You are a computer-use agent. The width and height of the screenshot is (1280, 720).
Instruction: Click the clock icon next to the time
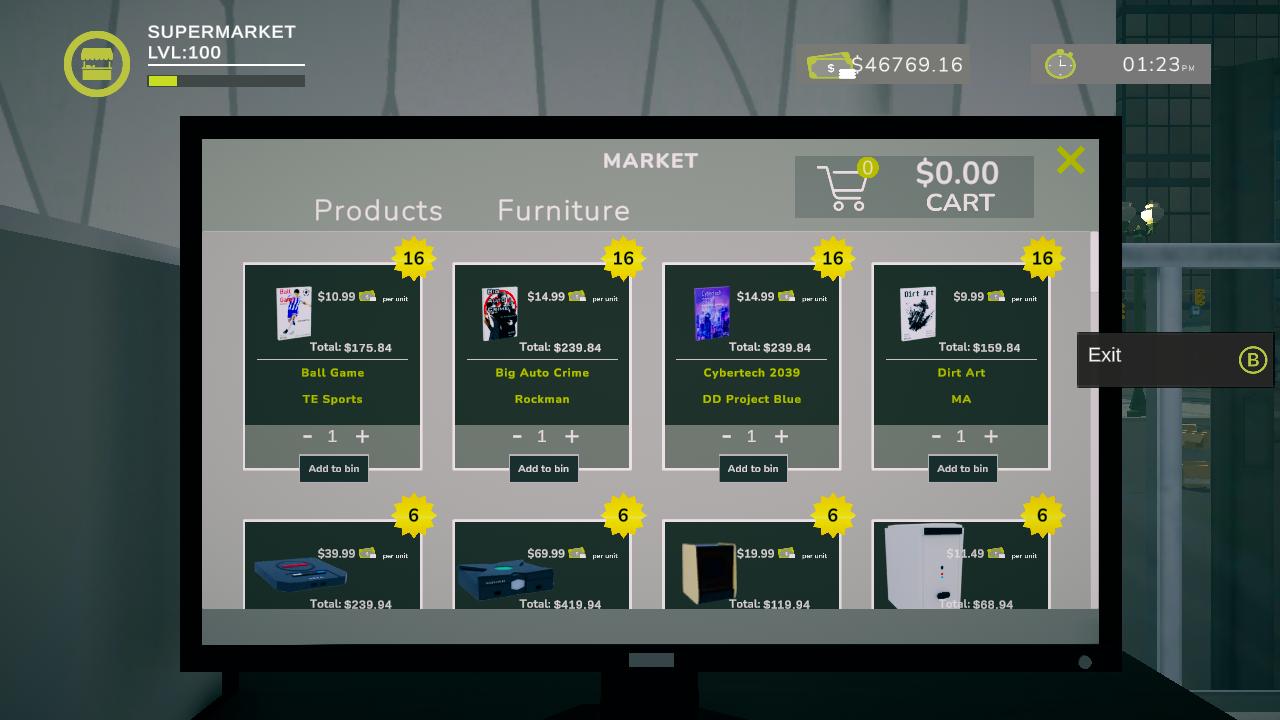tap(1059, 64)
